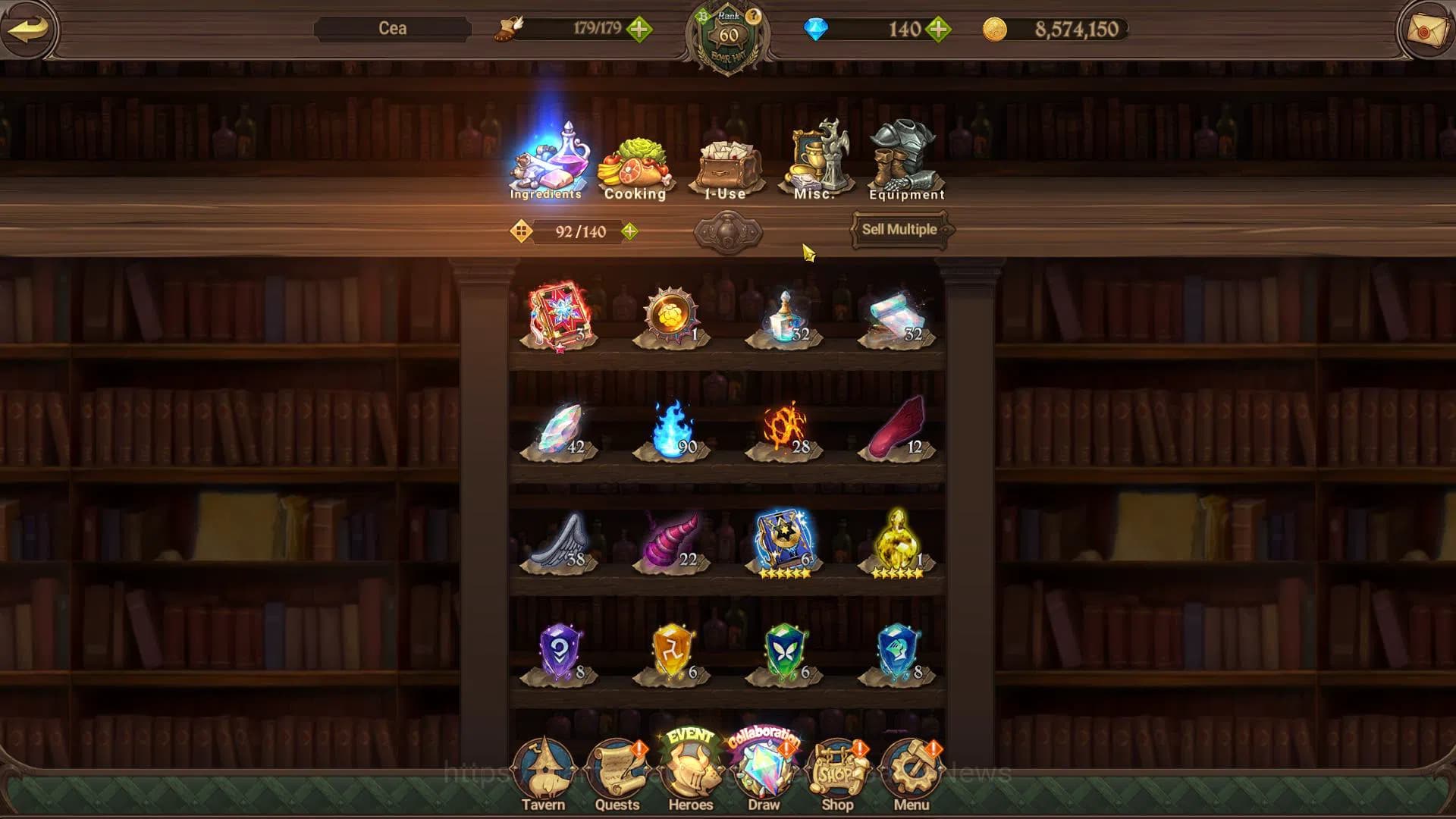Select the blue flame item slot

[672, 430]
